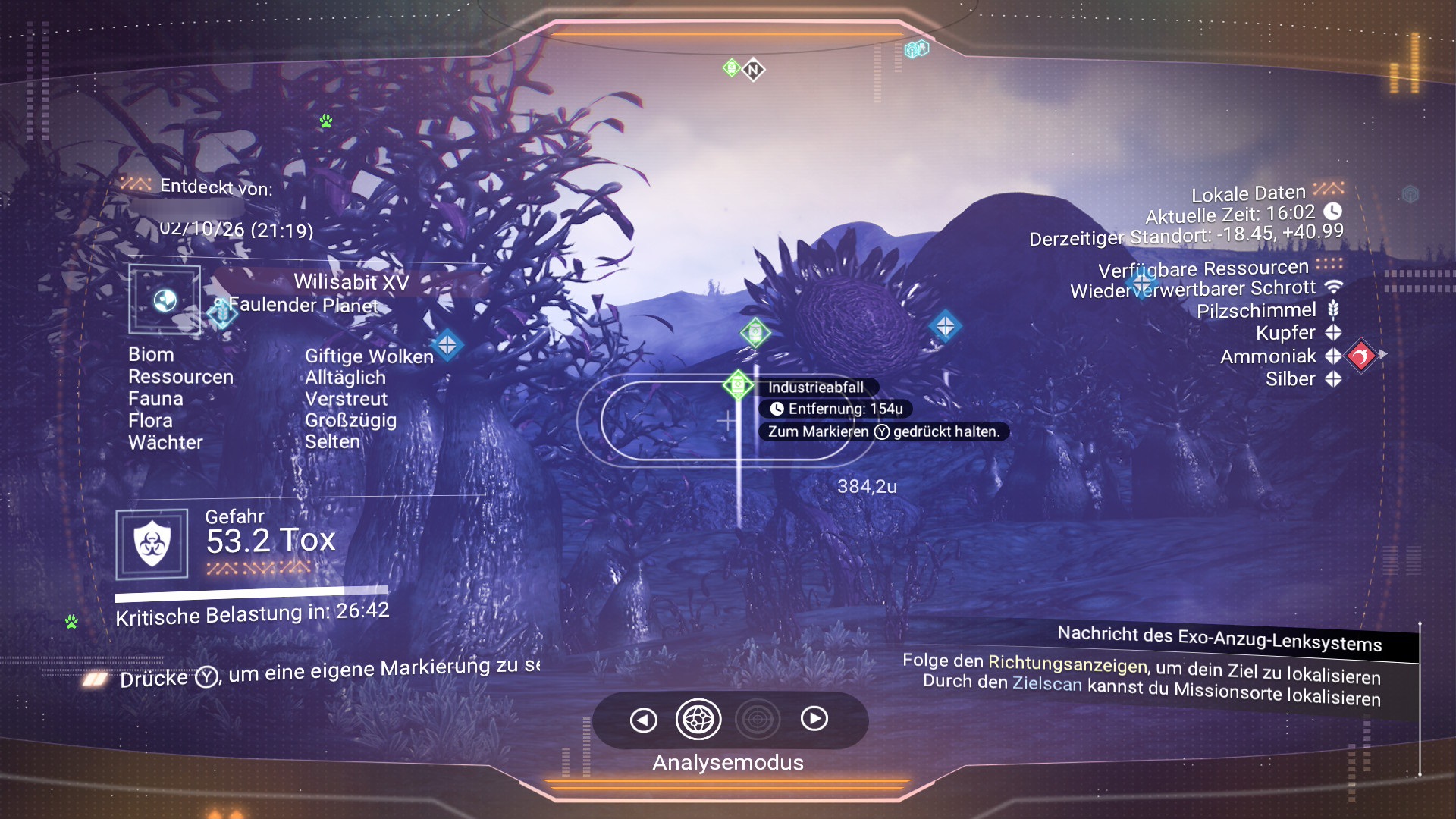
Task: Click the toxic hazard shield icon
Action: coord(152,544)
